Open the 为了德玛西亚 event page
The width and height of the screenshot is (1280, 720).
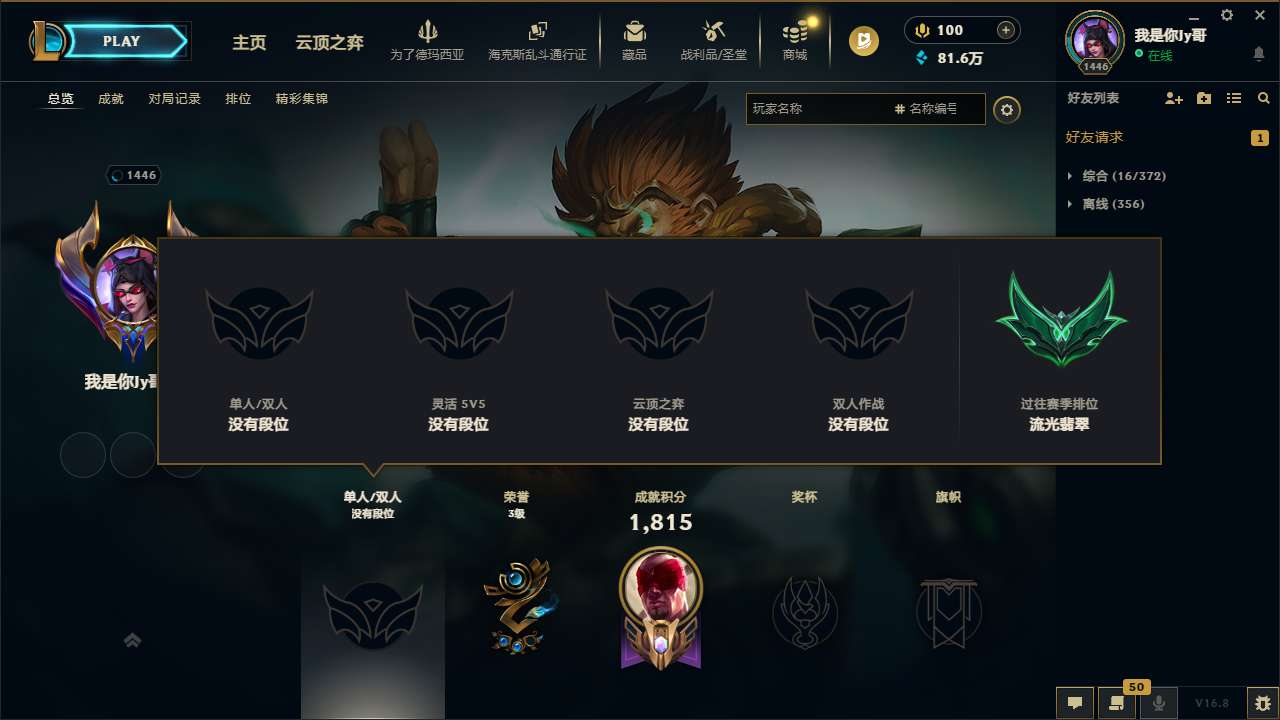pos(428,40)
